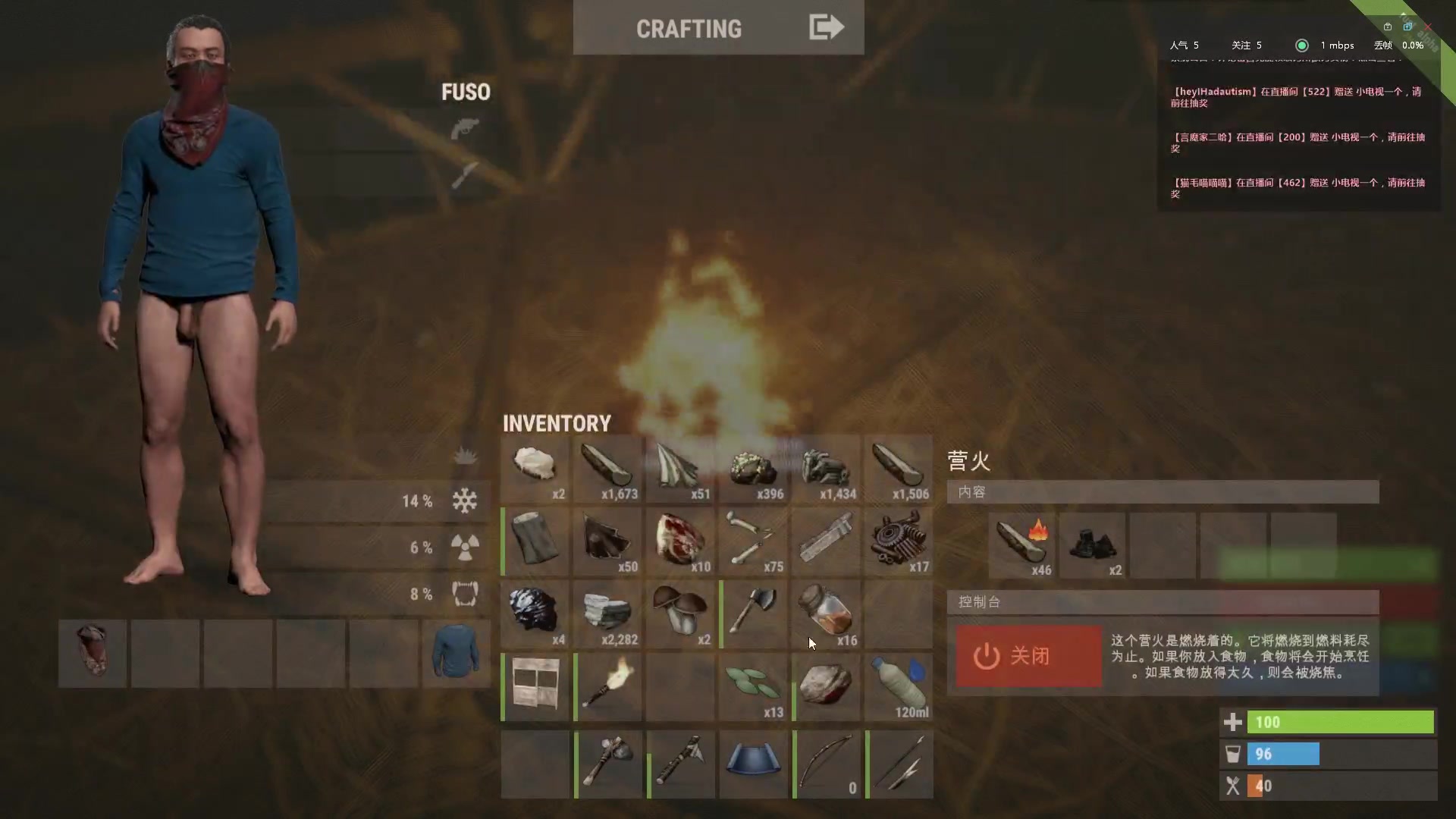
Task: Open the Crafting menu
Action: [x=717, y=28]
